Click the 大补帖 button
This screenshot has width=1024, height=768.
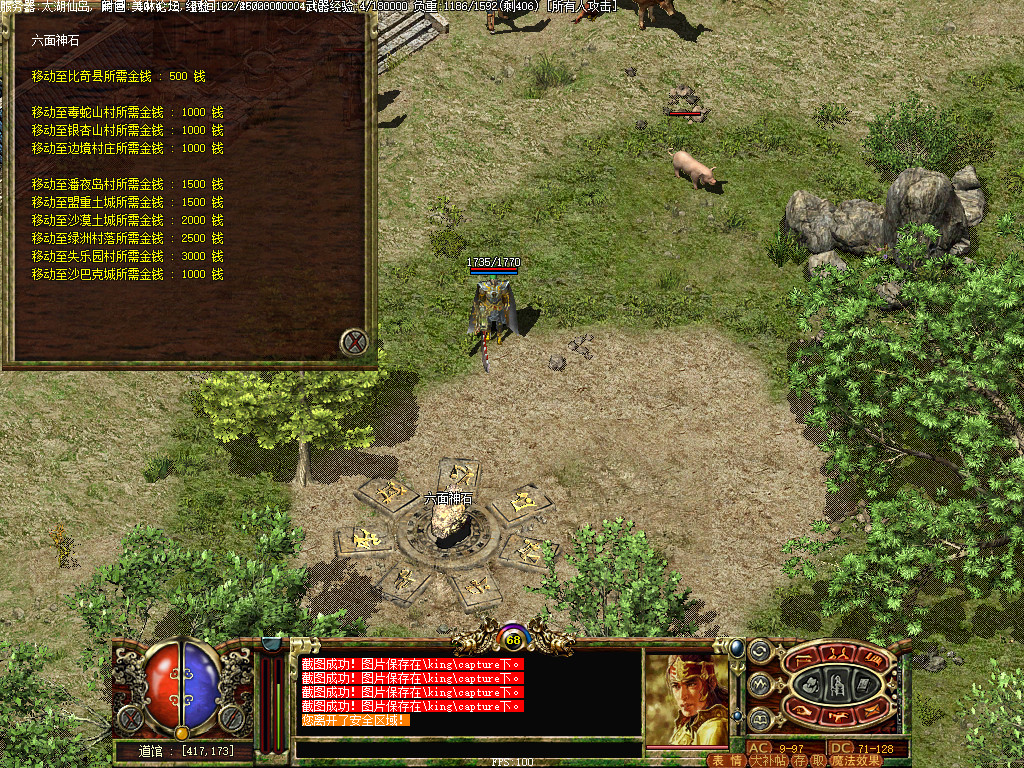pos(768,761)
